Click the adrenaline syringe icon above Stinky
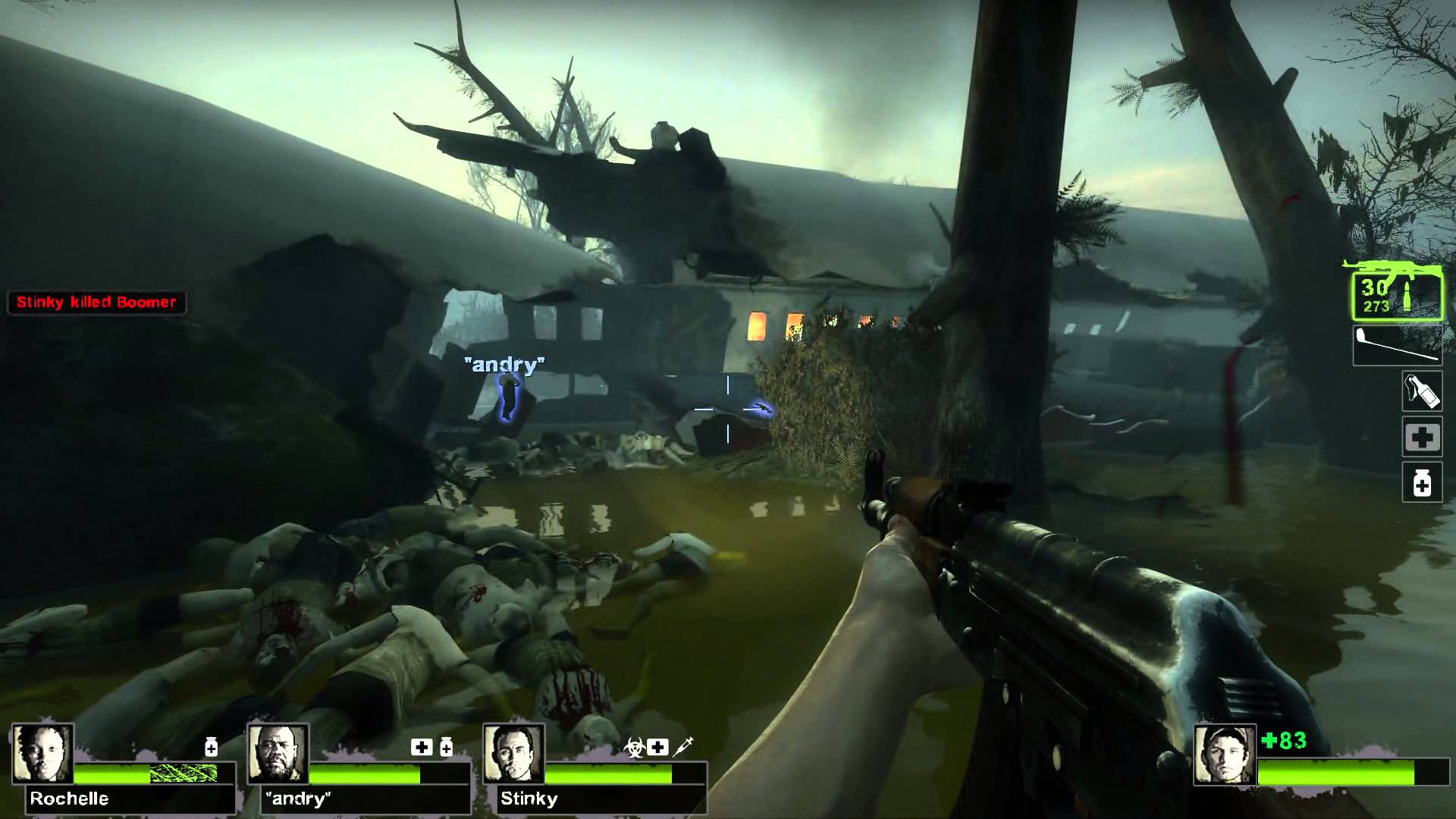 coord(683,747)
